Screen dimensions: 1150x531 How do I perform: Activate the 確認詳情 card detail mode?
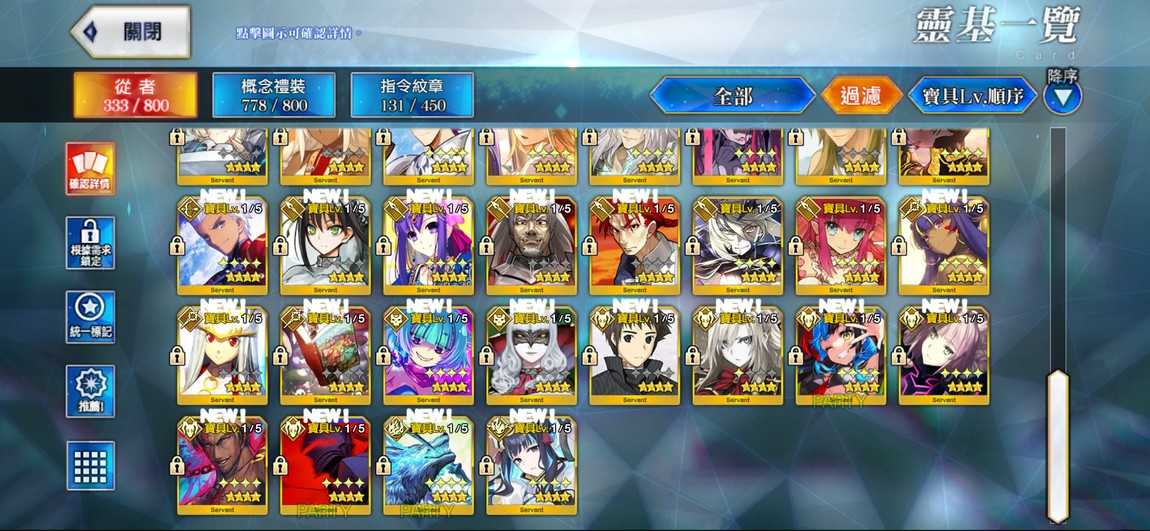[90, 168]
